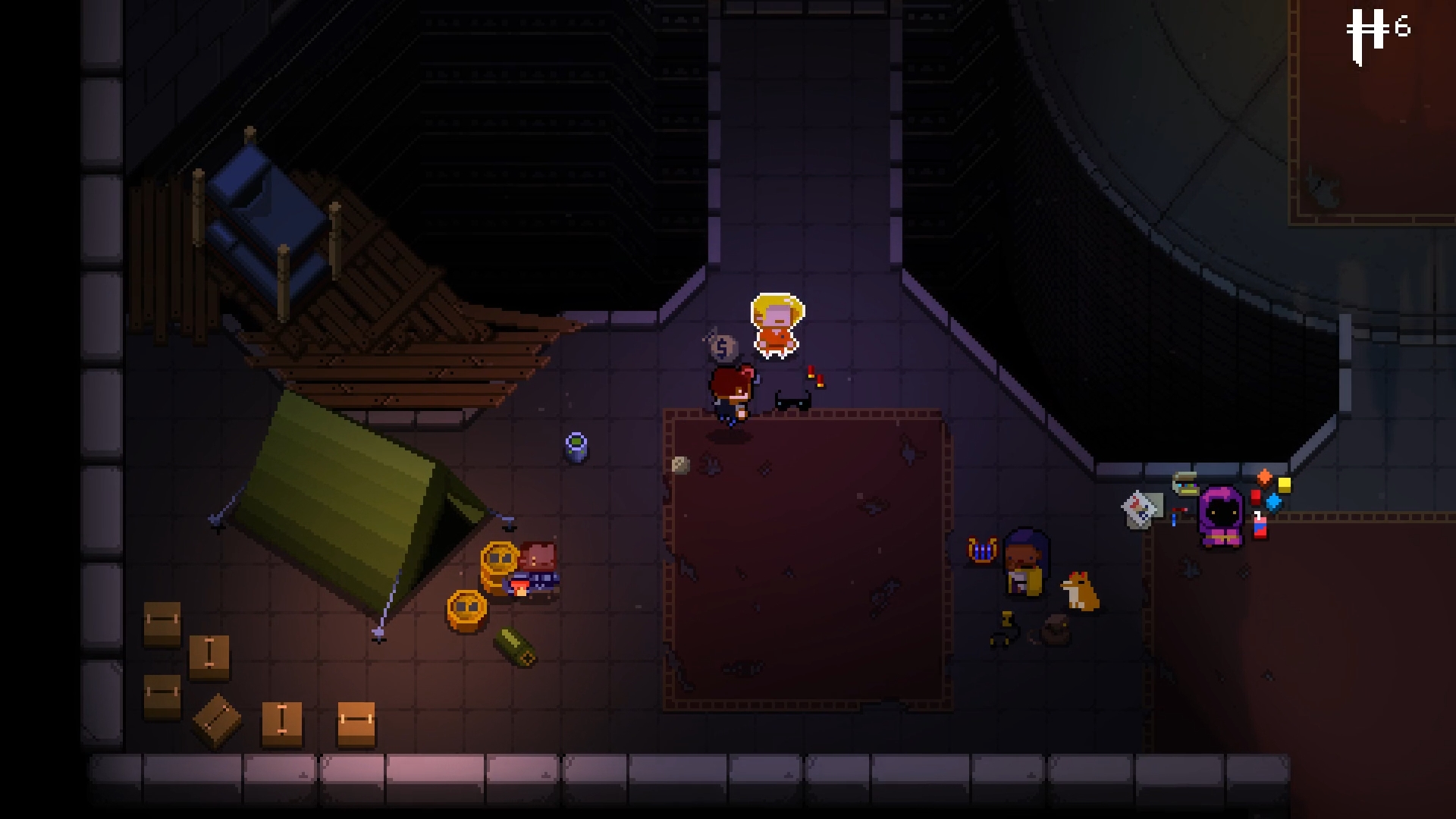This screenshot has width=1456, height=819.
Task: Select the glowing Convict character
Action: [775, 326]
